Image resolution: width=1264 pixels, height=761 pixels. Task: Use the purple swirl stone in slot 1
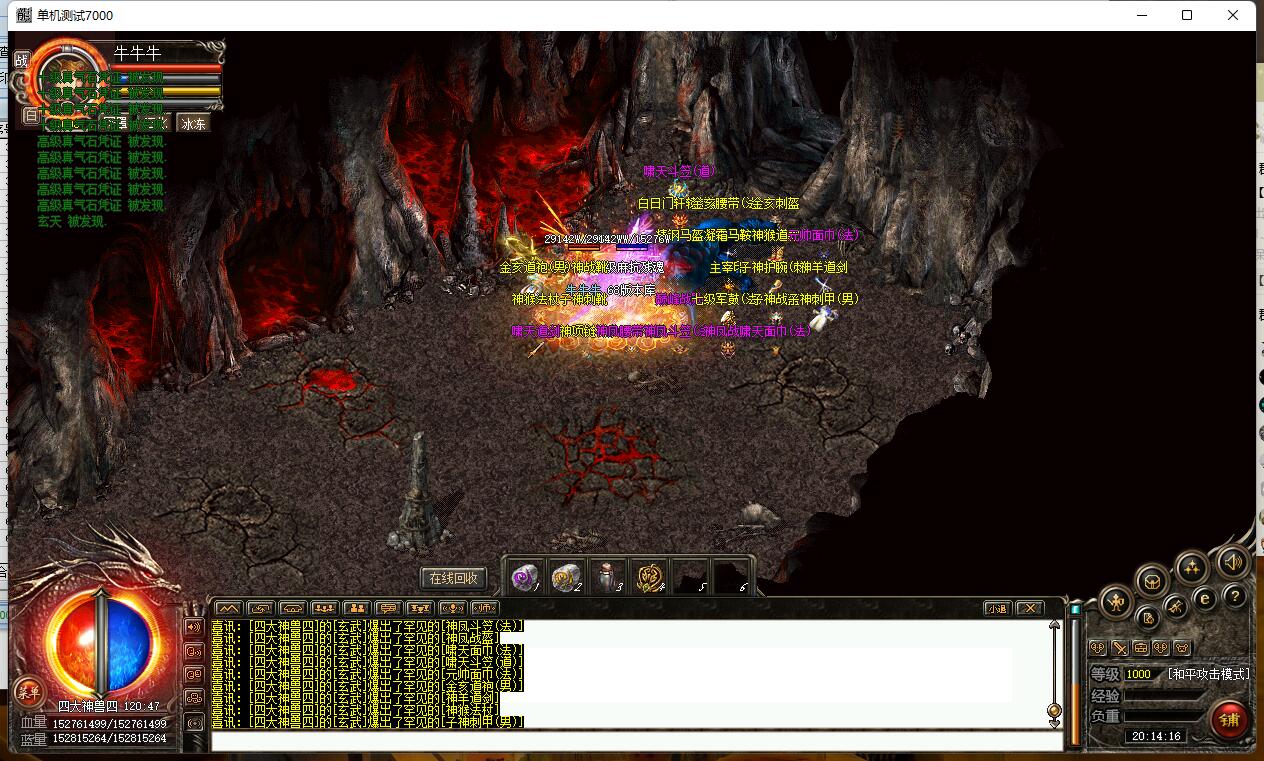point(525,576)
